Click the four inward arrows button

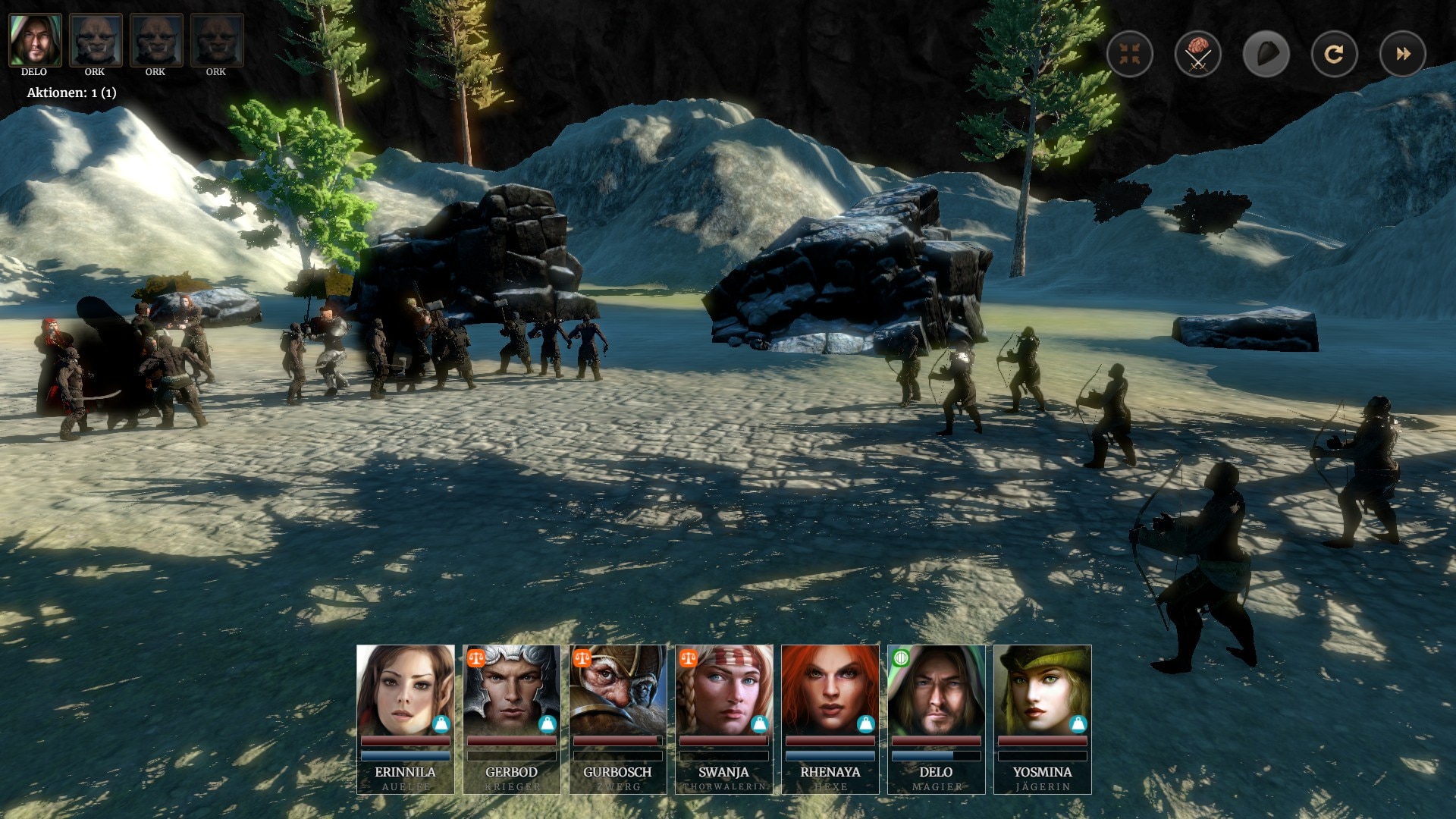click(x=1130, y=54)
